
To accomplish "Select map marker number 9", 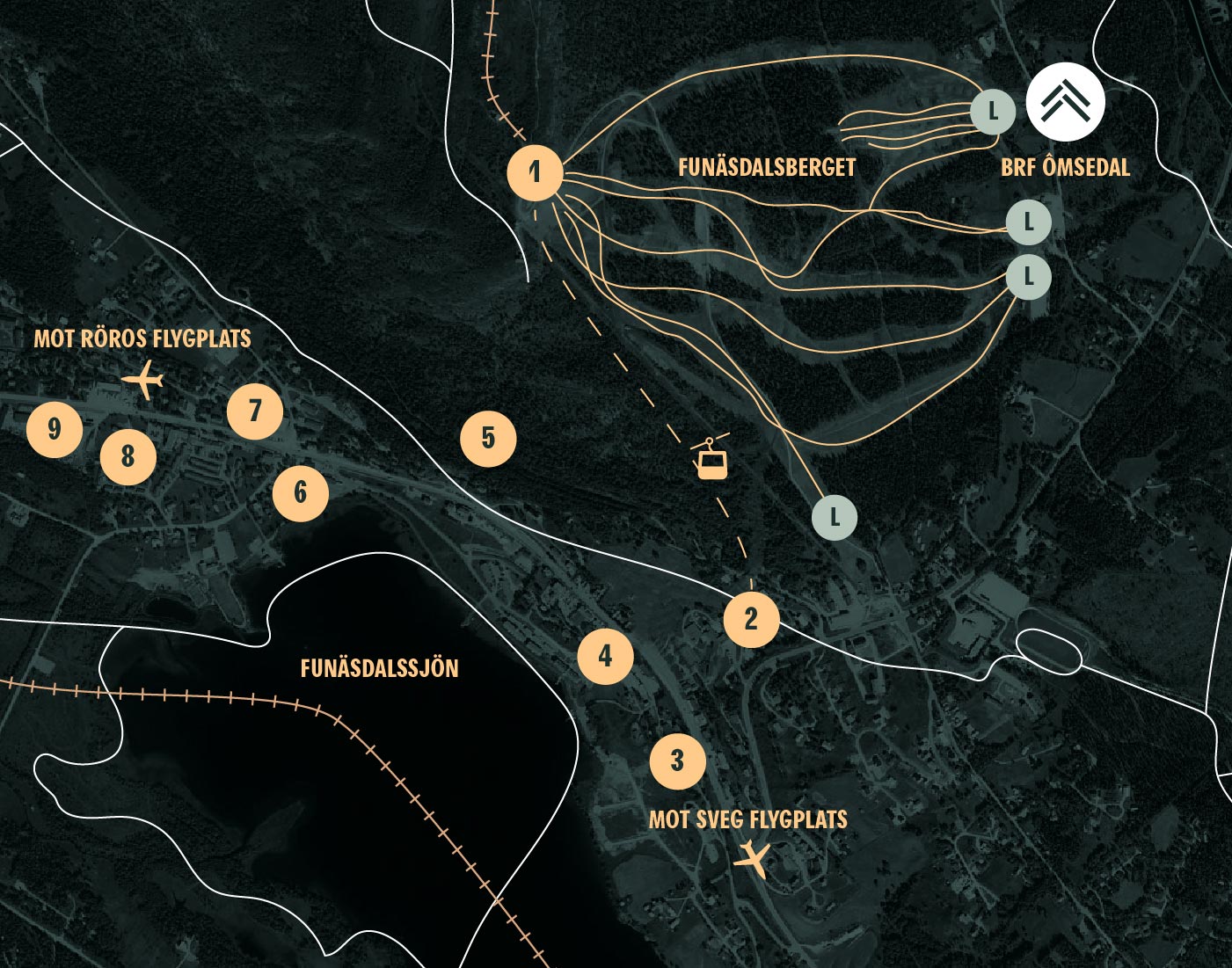I will point(55,429).
